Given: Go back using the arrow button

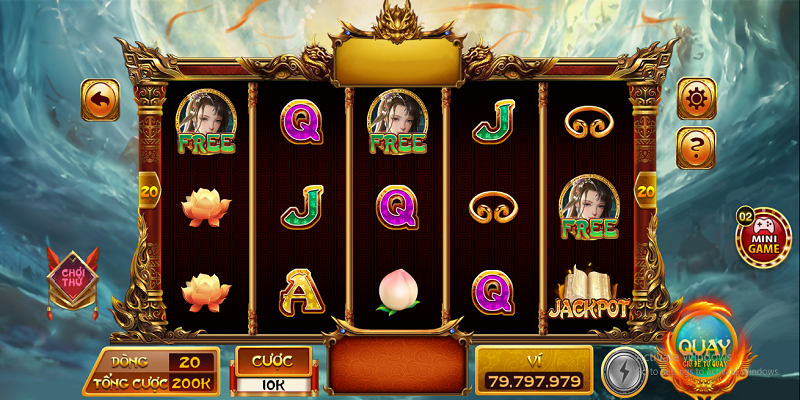Looking at the screenshot, I should [x=100, y=100].
